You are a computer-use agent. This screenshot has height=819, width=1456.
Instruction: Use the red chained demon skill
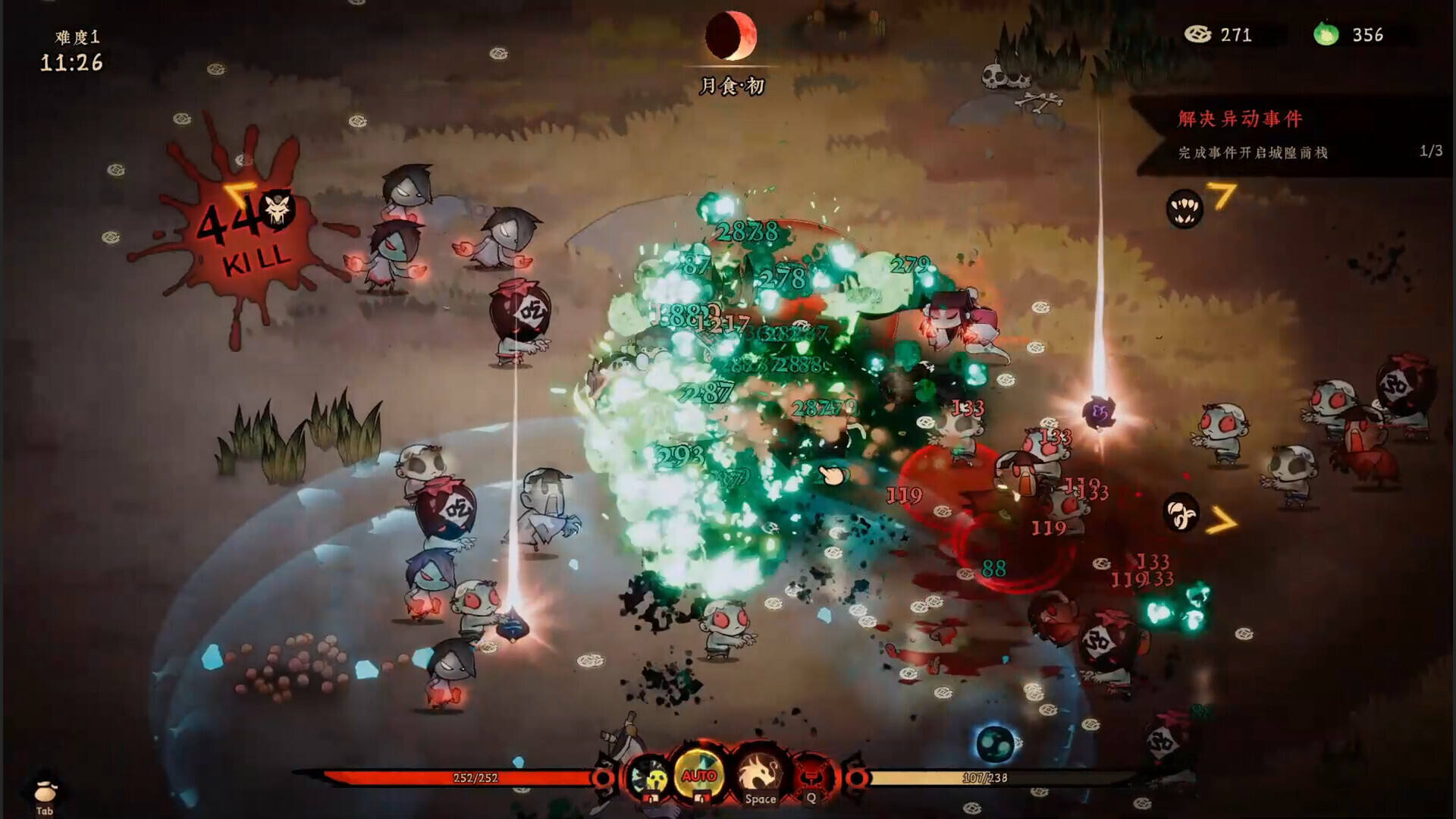[811, 777]
